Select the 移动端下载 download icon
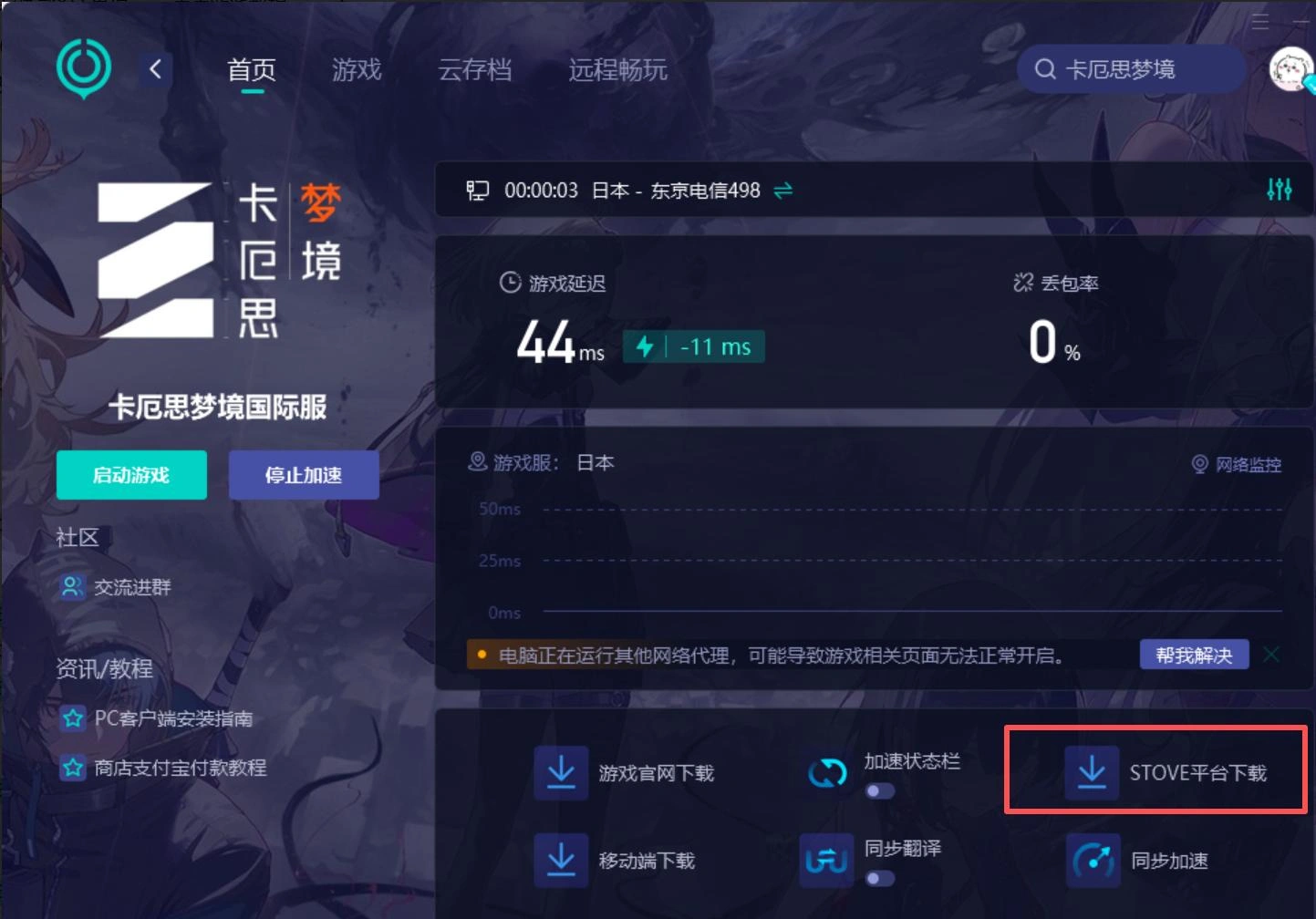The height and width of the screenshot is (919, 1316). point(560,859)
